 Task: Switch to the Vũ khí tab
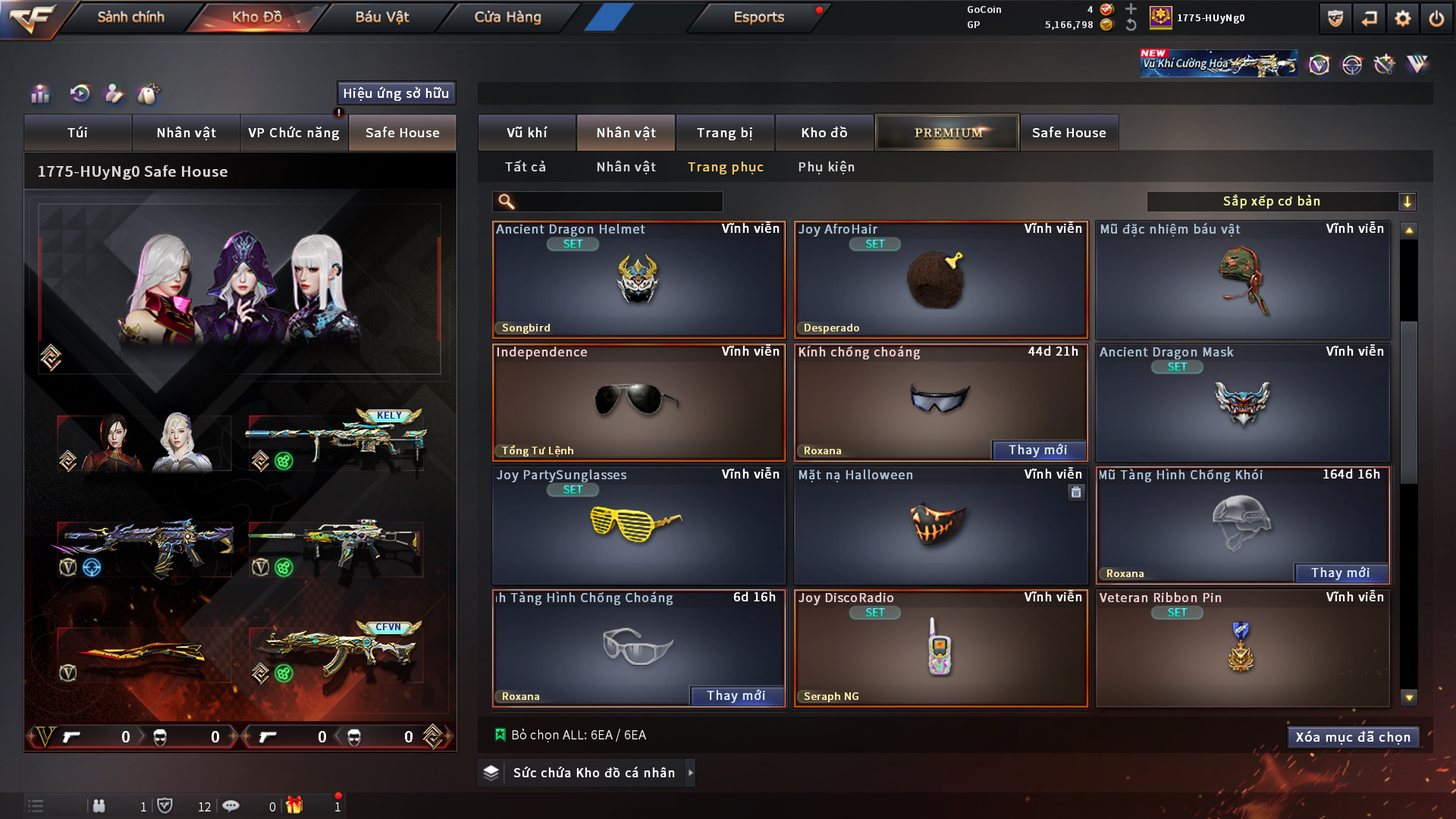coord(526,133)
